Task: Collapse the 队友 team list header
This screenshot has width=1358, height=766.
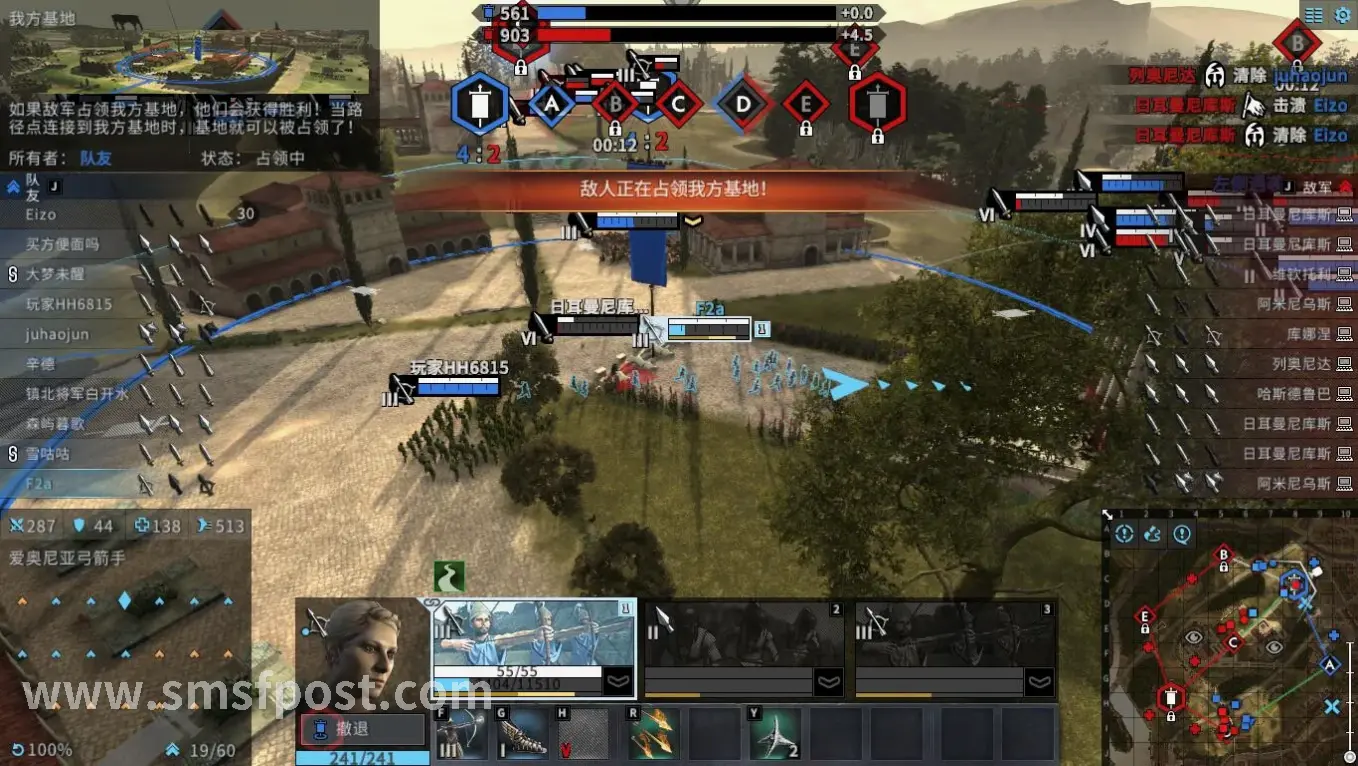Action: click(x=14, y=185)
